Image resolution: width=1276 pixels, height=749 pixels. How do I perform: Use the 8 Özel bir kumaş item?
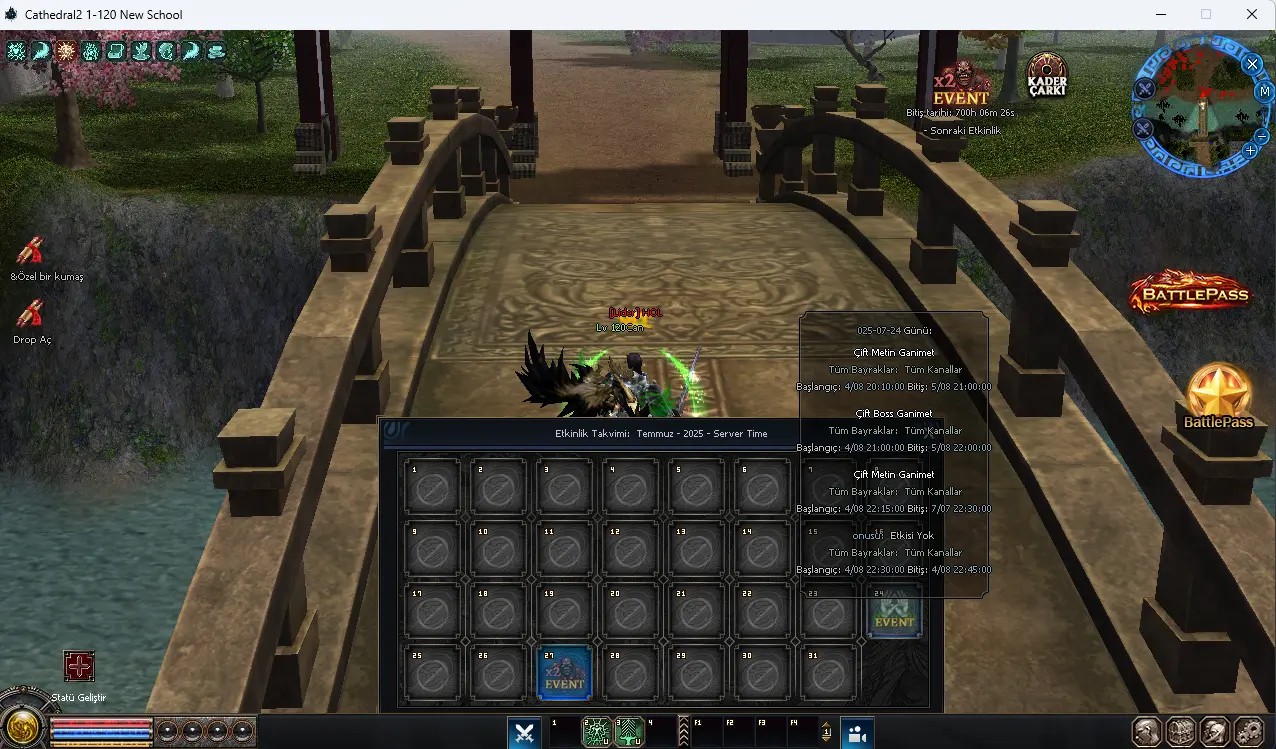tap(30, 252)
